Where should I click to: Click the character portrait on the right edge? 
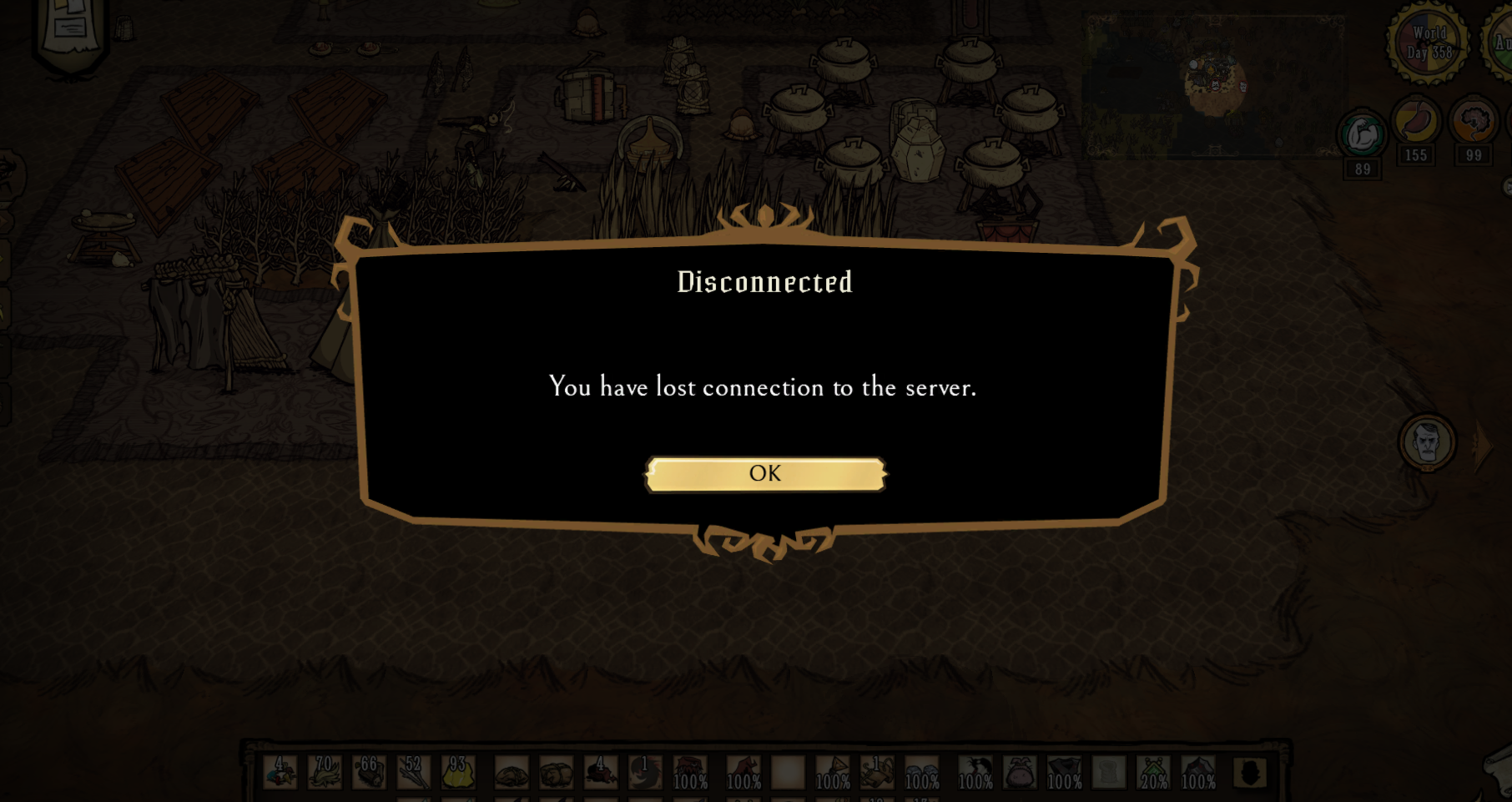[1429, 444]
